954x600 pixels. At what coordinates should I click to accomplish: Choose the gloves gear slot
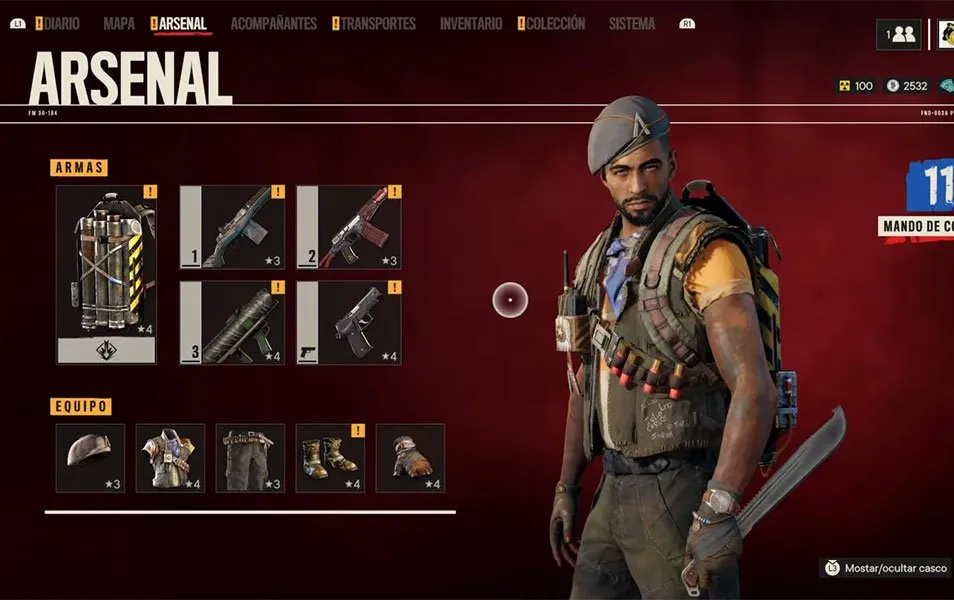coord(410,458)
